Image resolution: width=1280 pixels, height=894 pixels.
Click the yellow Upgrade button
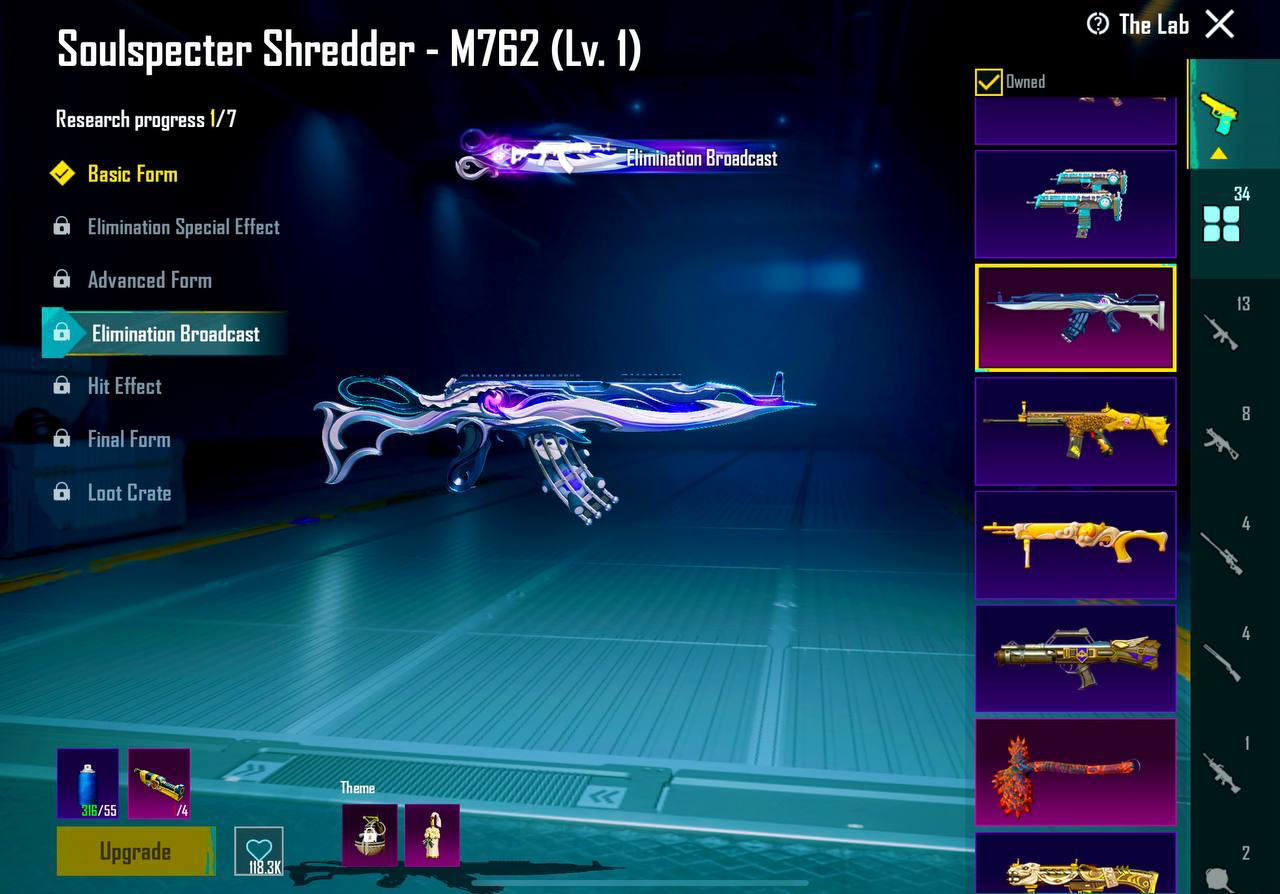pos(135,852)
